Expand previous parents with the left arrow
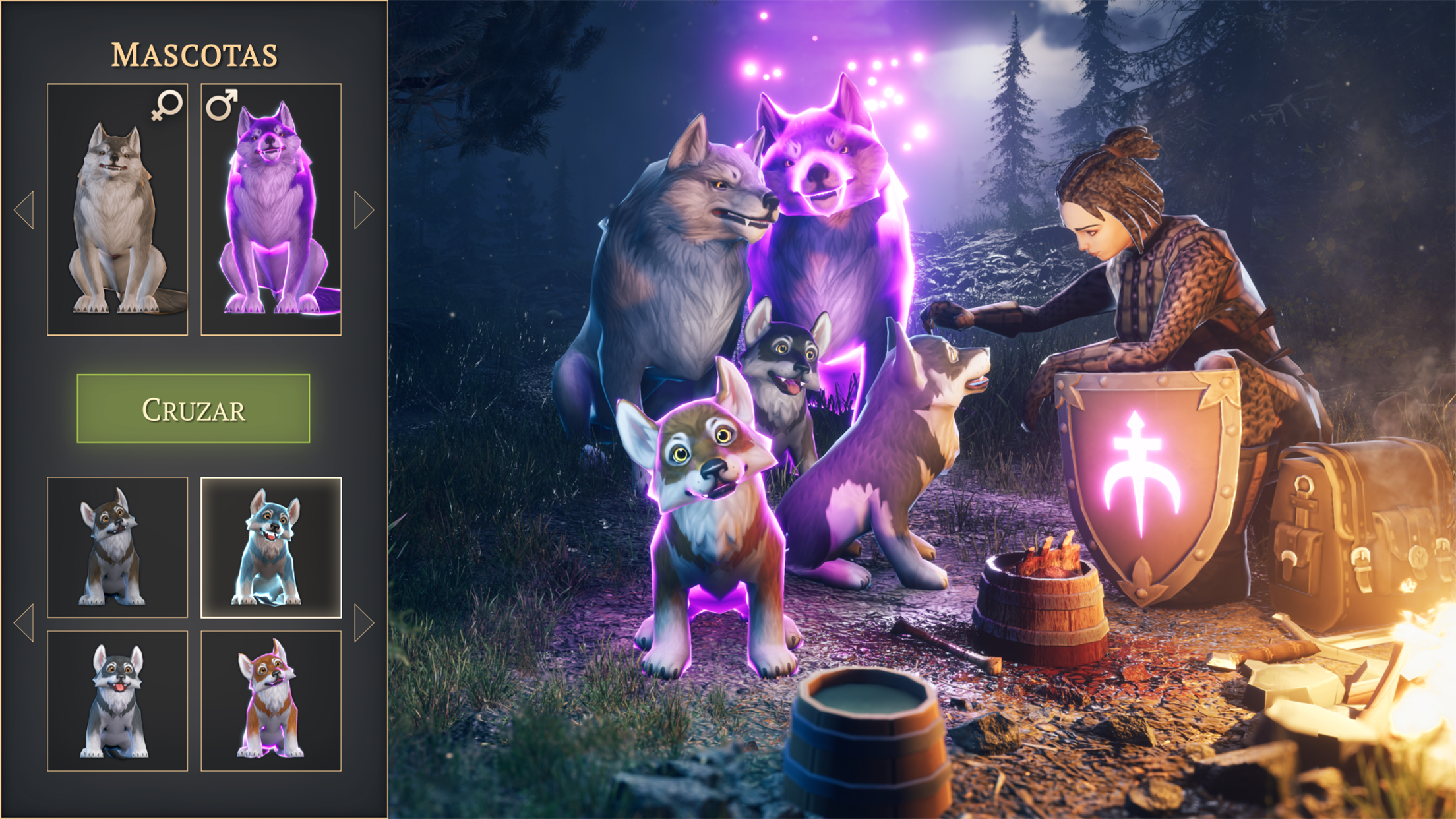Image resolution: width=1456 pixels, height=819 pixels. [x=25, y=209]
